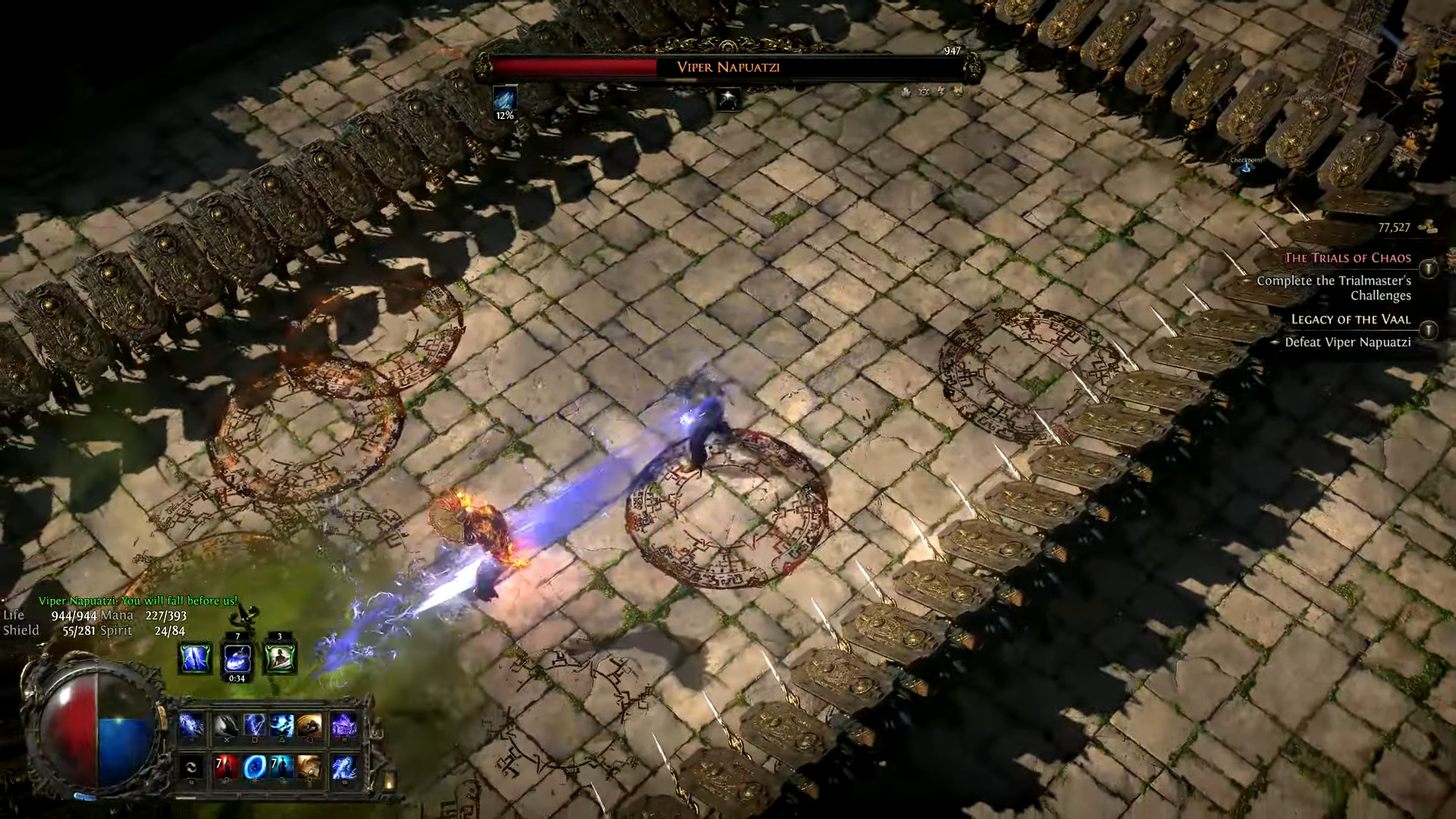This screenshot has width=1456, height=819.
Task: Toggle tracking for Legacy of the Vaal quest
Action: point(1428,331)
